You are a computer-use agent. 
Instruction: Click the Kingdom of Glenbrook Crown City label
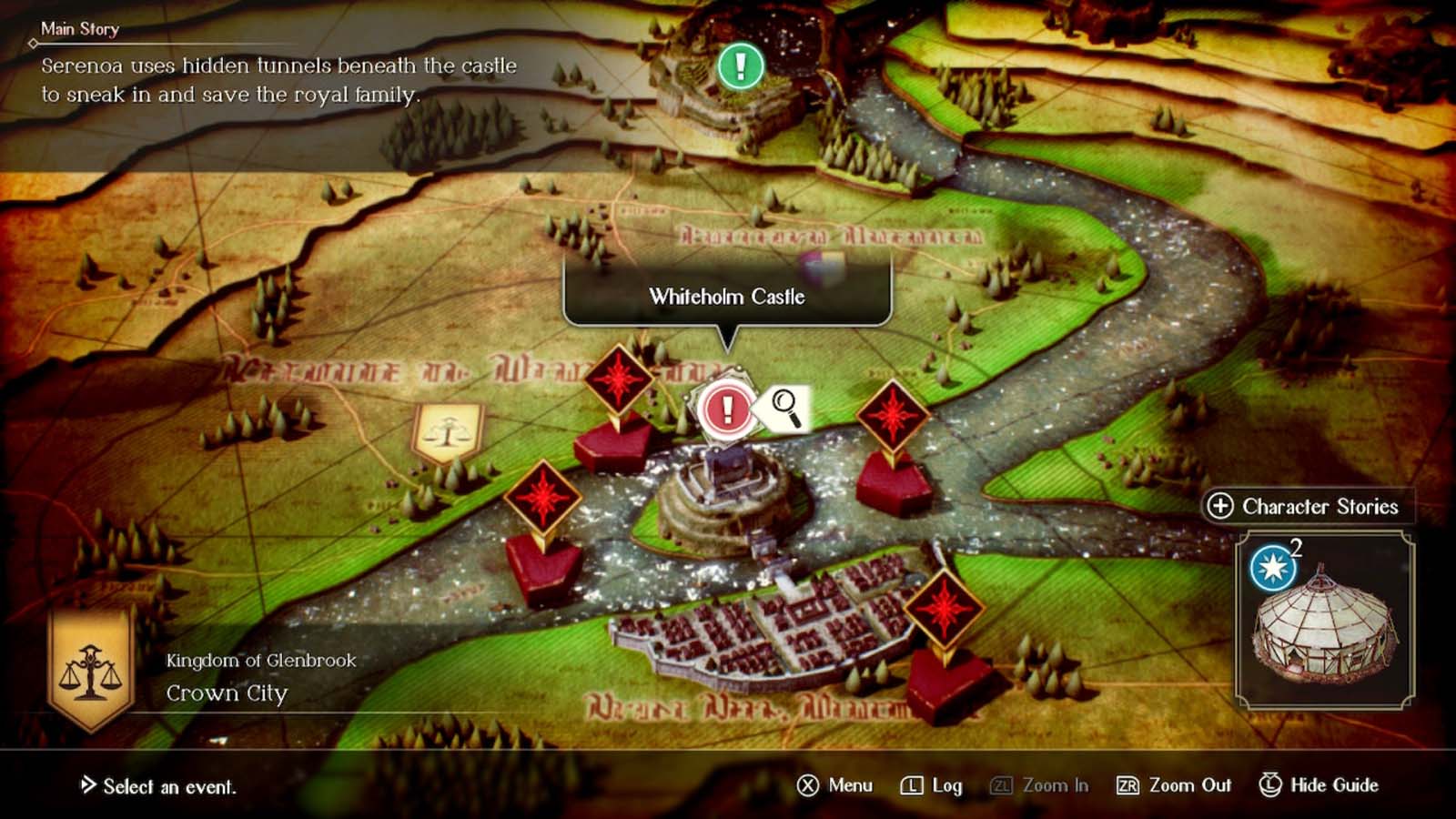click(258, 678)
